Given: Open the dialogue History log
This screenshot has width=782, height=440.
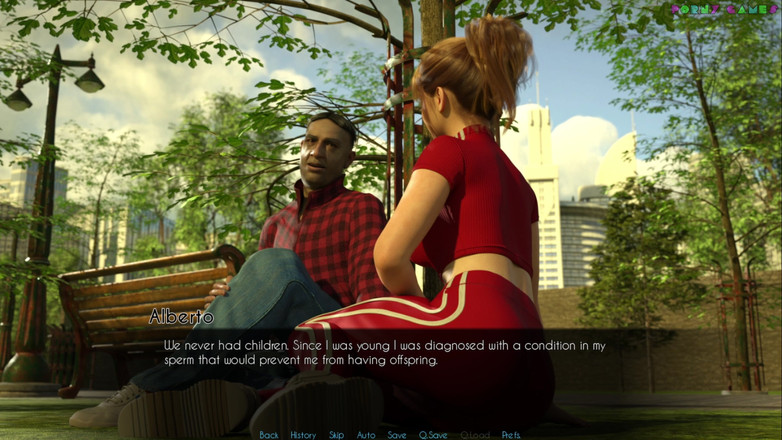Looking at the screenshot, I should pos(303,435).
